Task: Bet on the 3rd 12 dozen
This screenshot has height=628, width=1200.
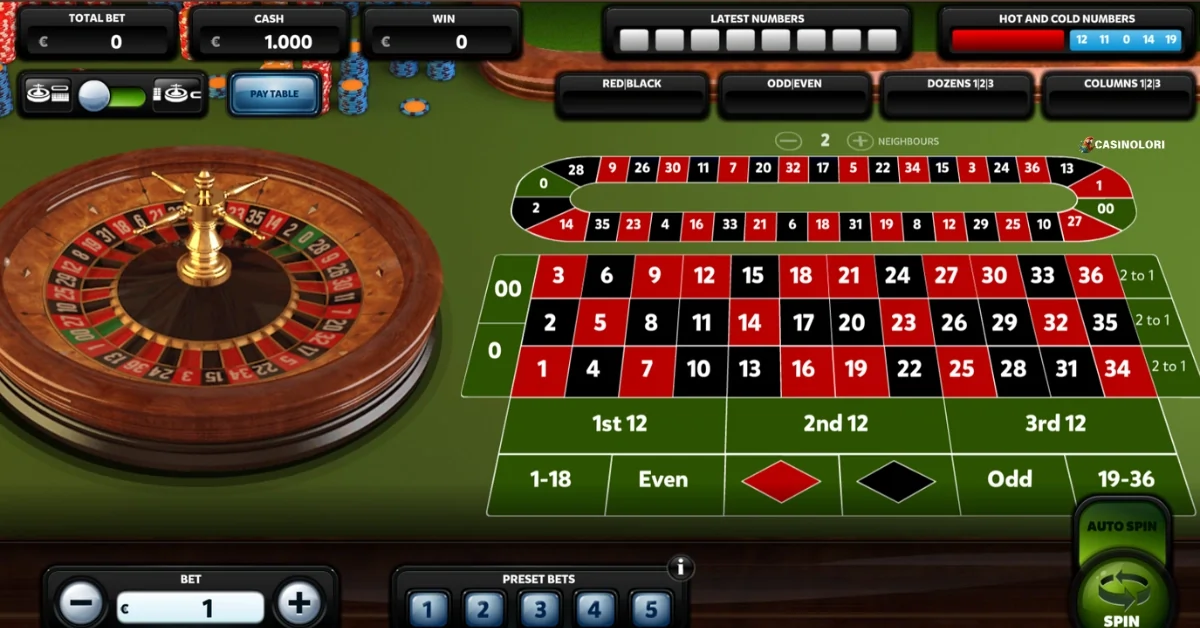Action: [1055, 424]
